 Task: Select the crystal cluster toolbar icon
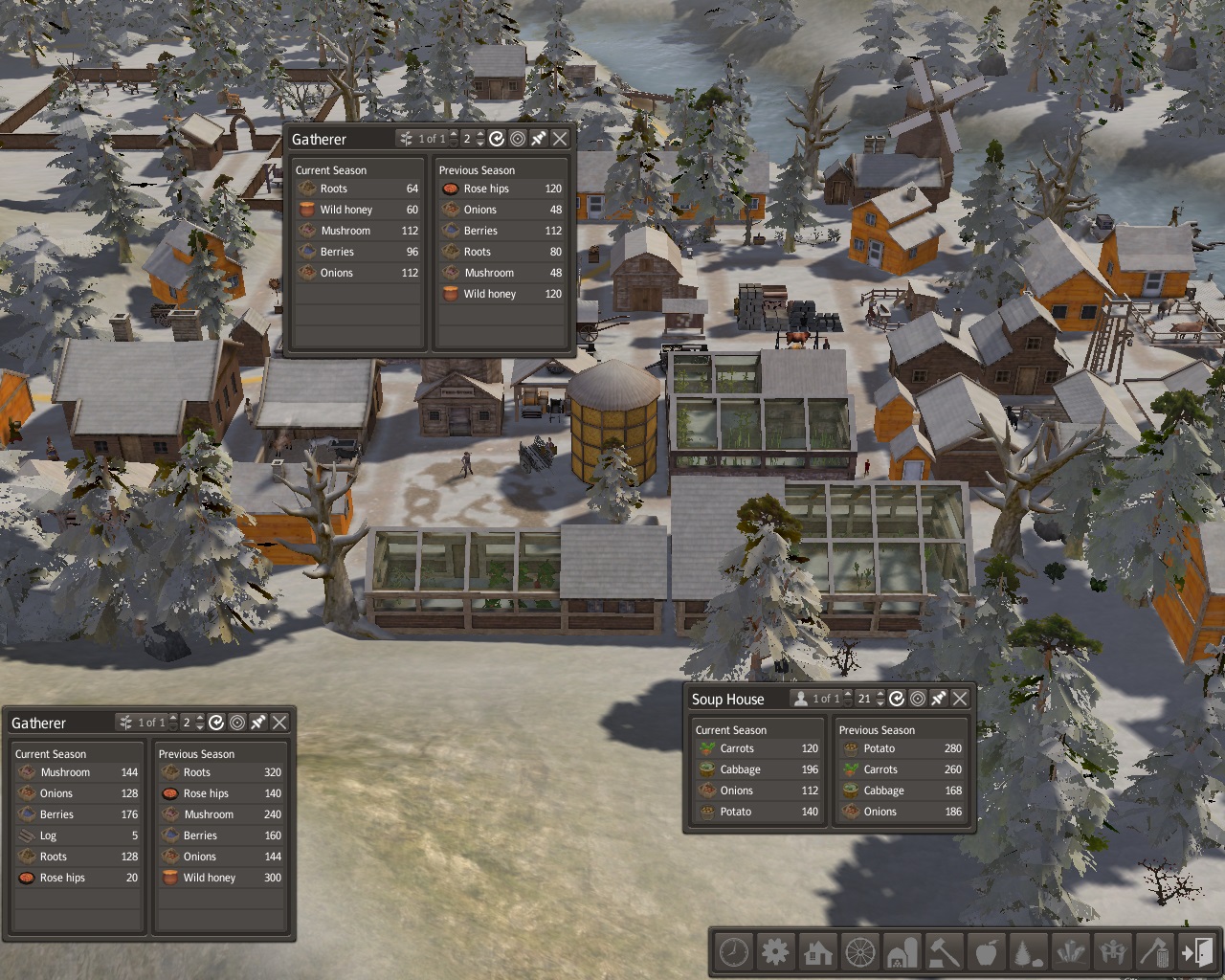tap(1071, 952)
